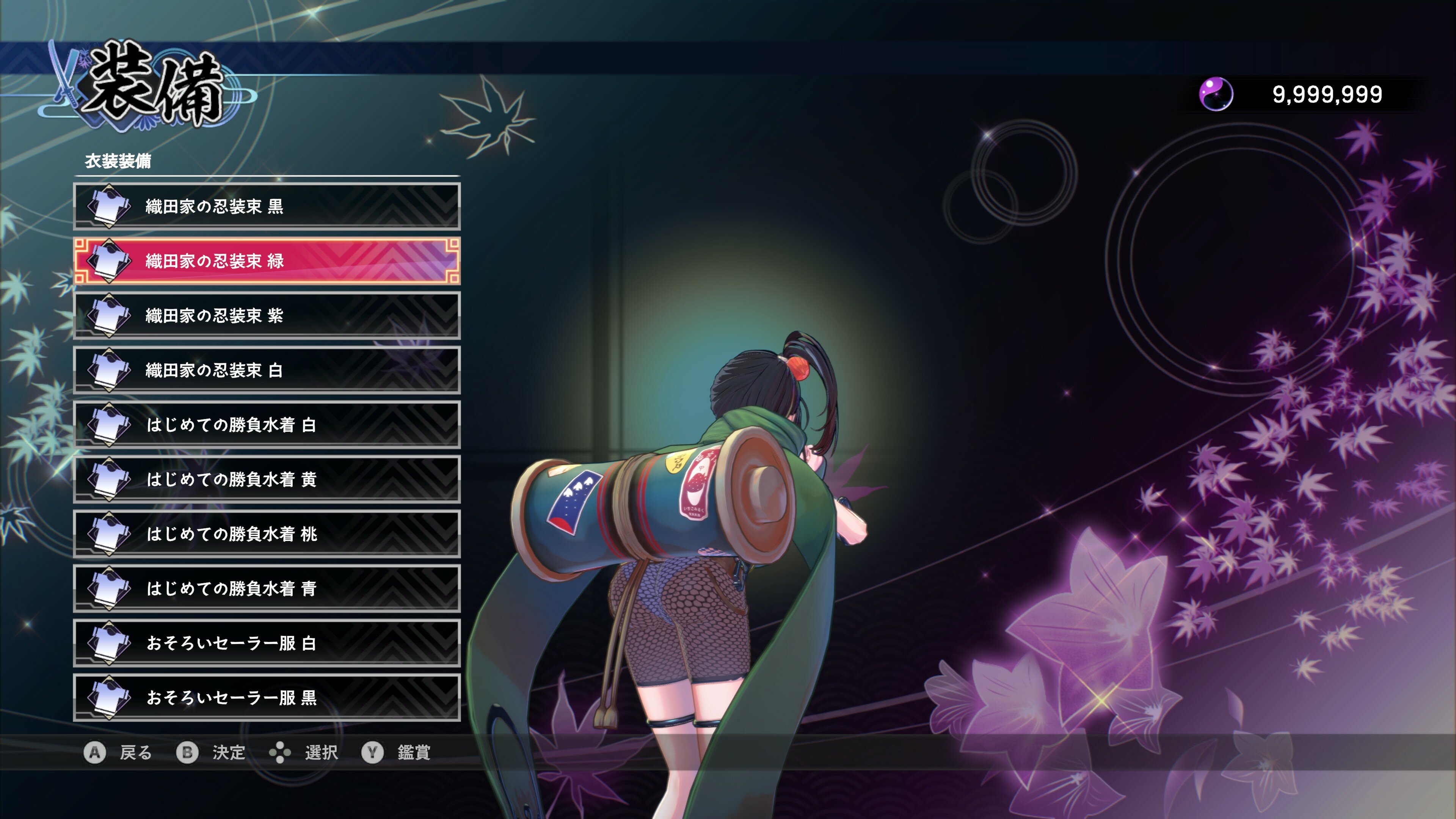This screenshot has width=1456, height=819.
Task: Pick the 織田家の忍装束 白 costume
Action: (267, 370)
